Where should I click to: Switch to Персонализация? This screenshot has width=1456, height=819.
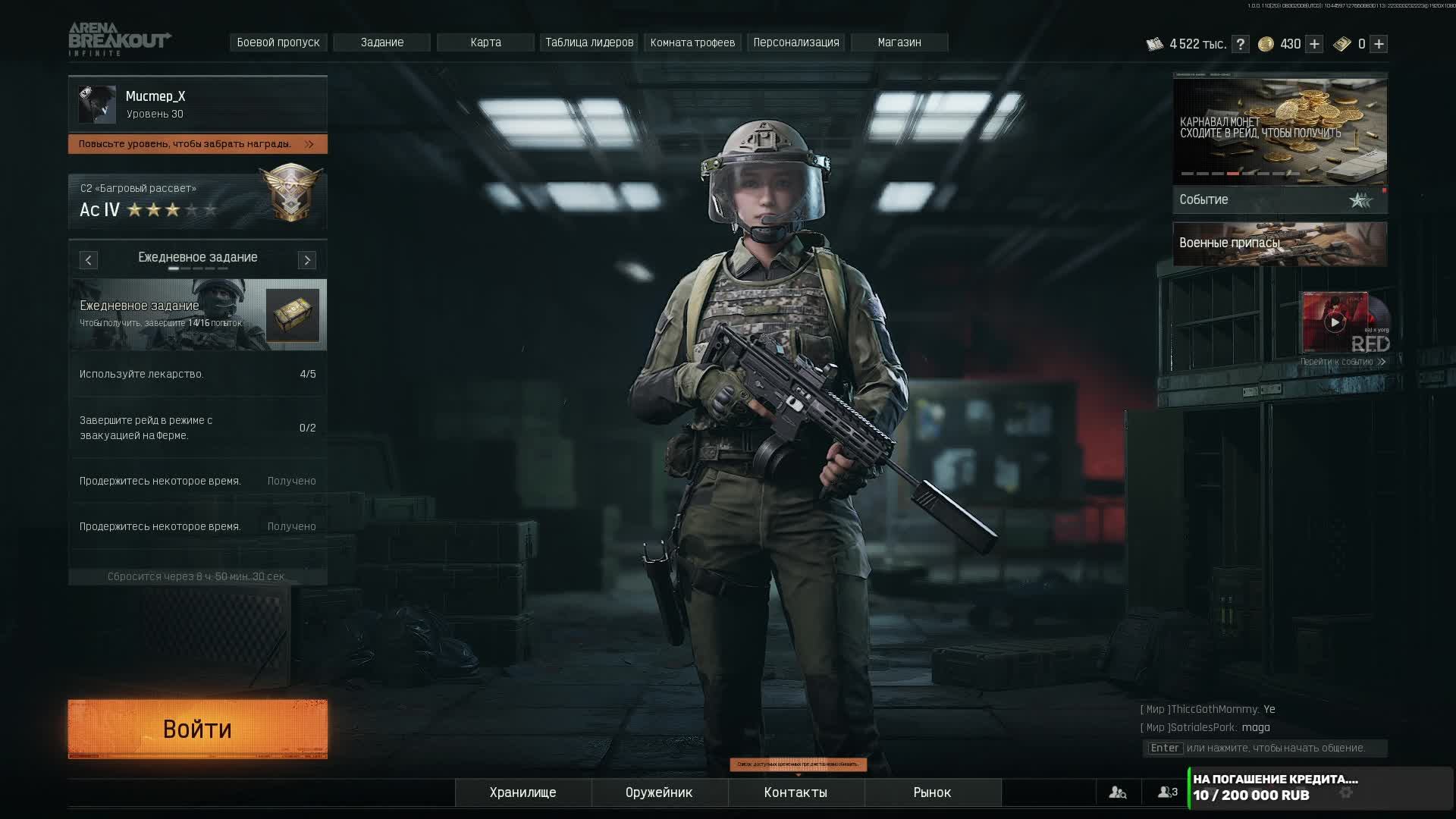[x=796, y=42]
